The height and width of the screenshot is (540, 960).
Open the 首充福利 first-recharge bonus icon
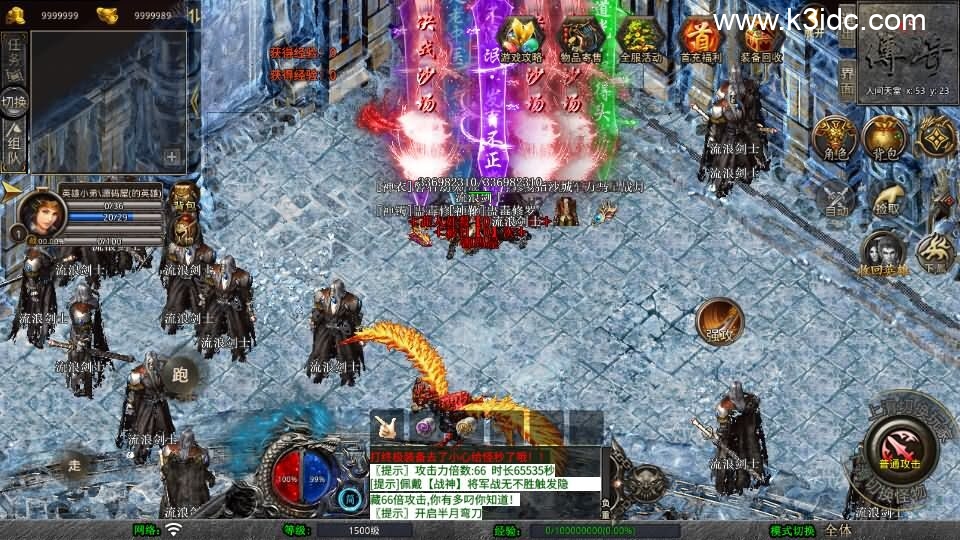point(700,38)
